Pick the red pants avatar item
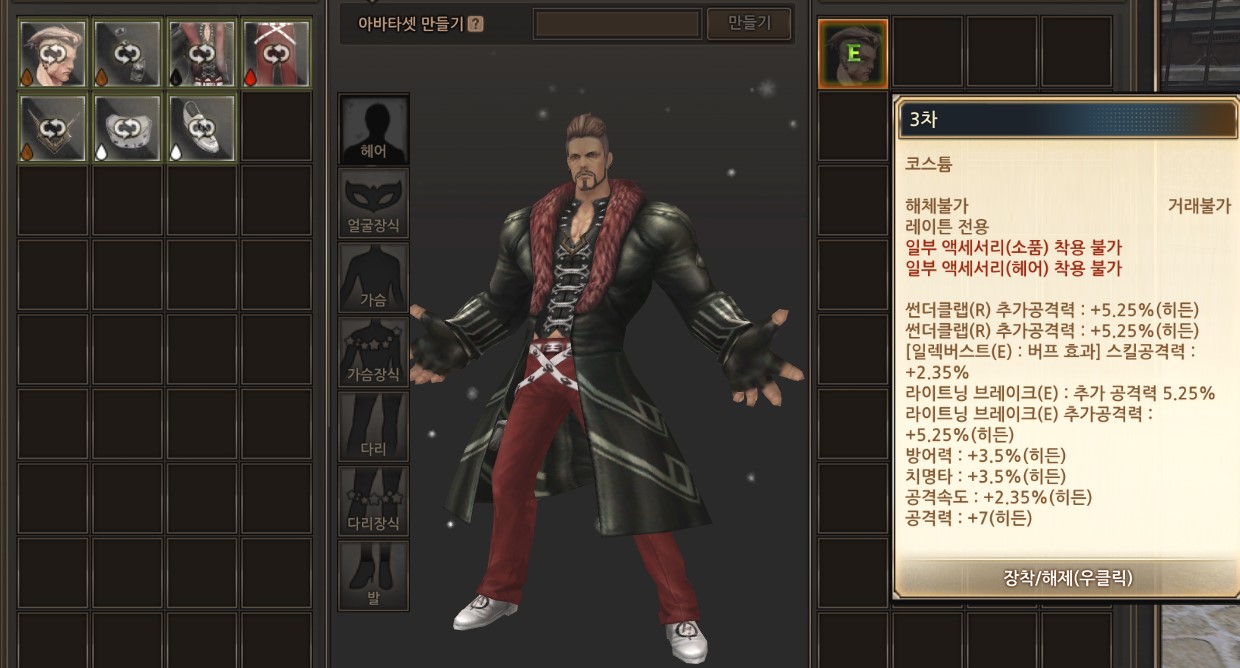The width and height of the screenshot is (1240, 668). (276, 53)
